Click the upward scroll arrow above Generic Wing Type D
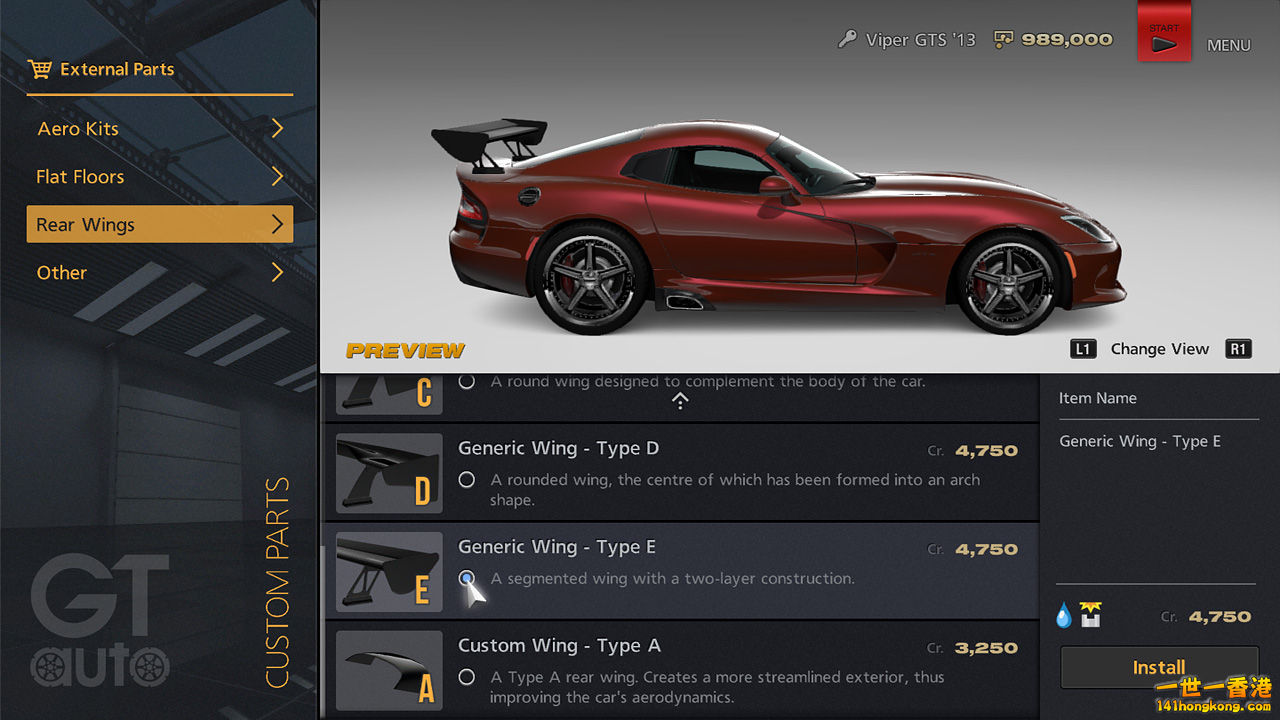 tap(680, 401)
